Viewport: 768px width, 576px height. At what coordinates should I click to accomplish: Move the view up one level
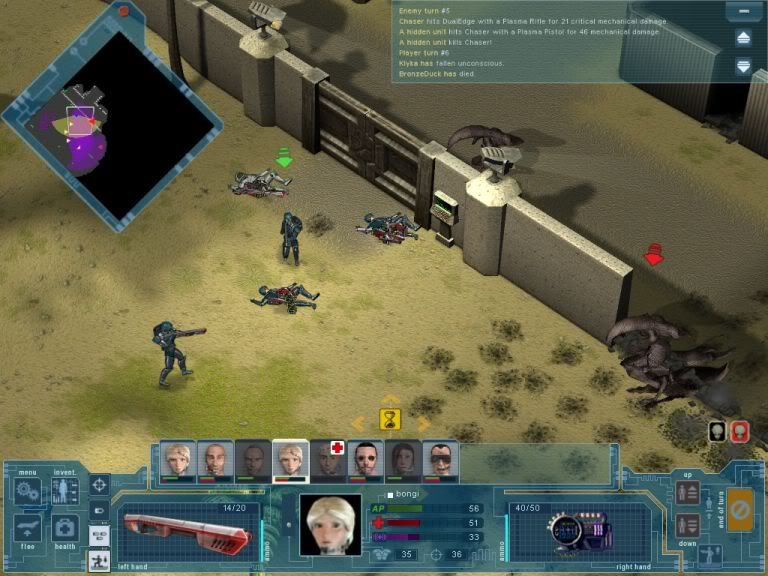pos(687,491)
